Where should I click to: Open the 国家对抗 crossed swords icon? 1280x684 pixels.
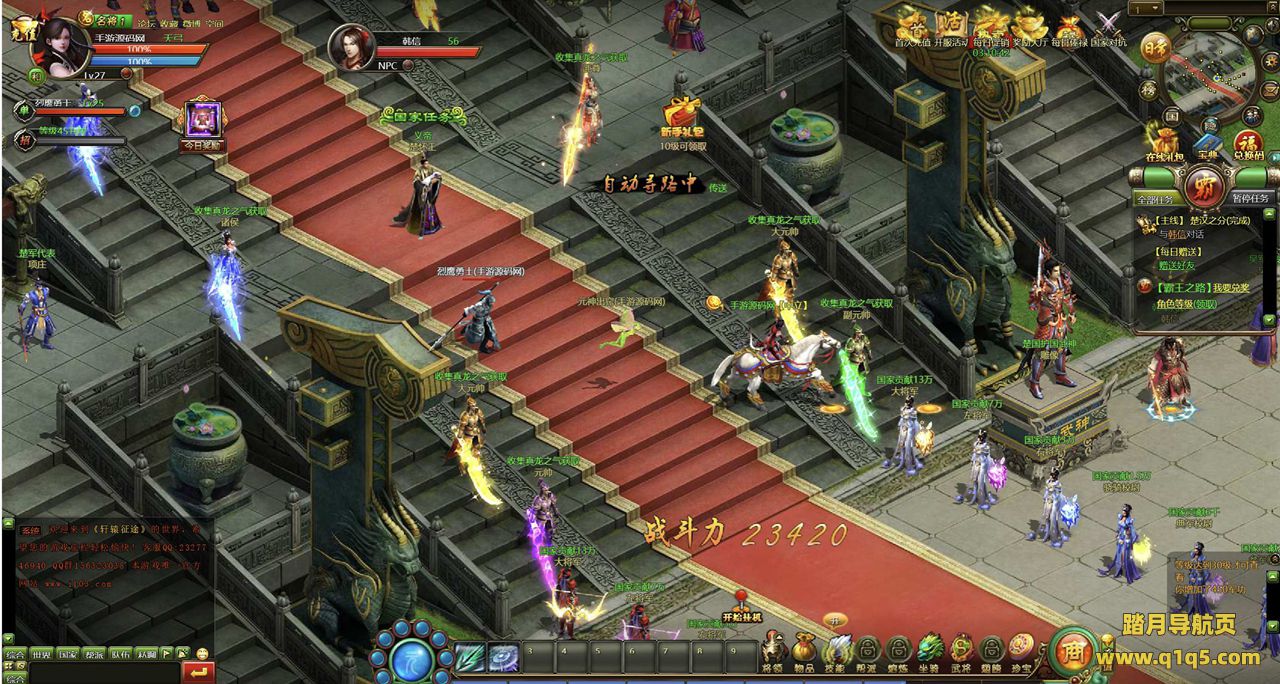click(x=1108, y=27)
